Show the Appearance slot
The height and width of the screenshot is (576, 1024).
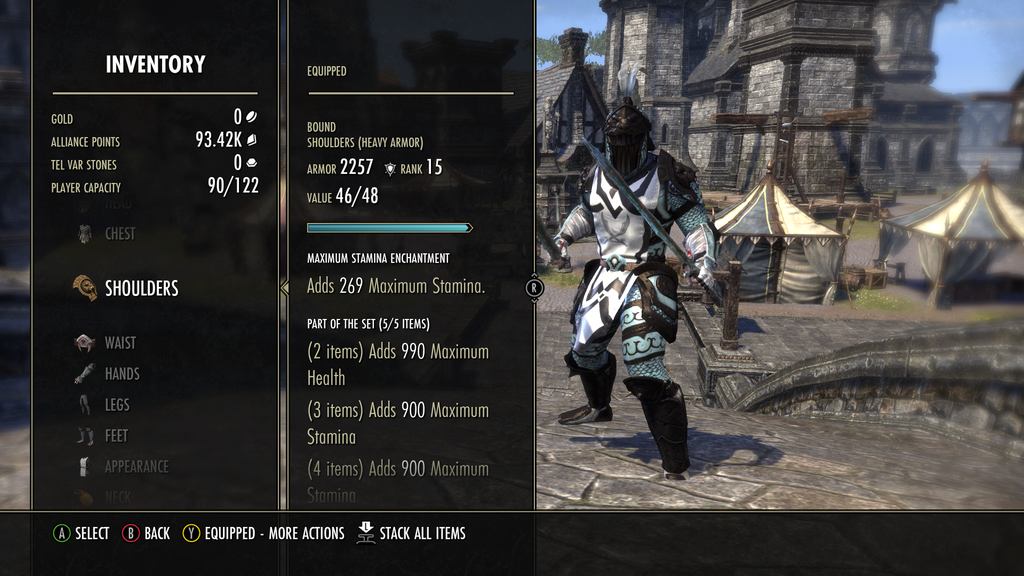136,466
